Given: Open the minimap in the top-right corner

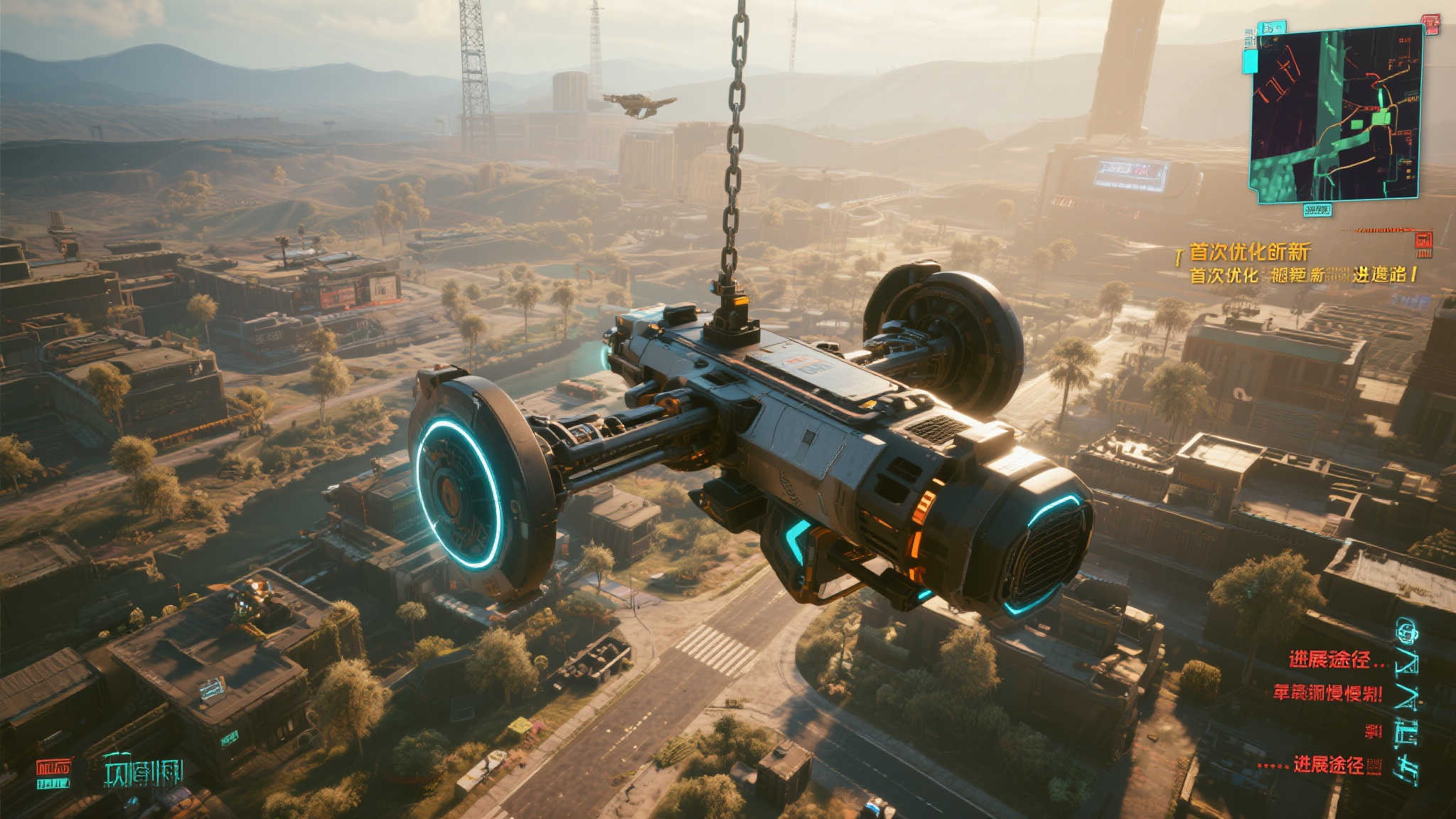Looking at the screenshot, I should coord(1336,114).
